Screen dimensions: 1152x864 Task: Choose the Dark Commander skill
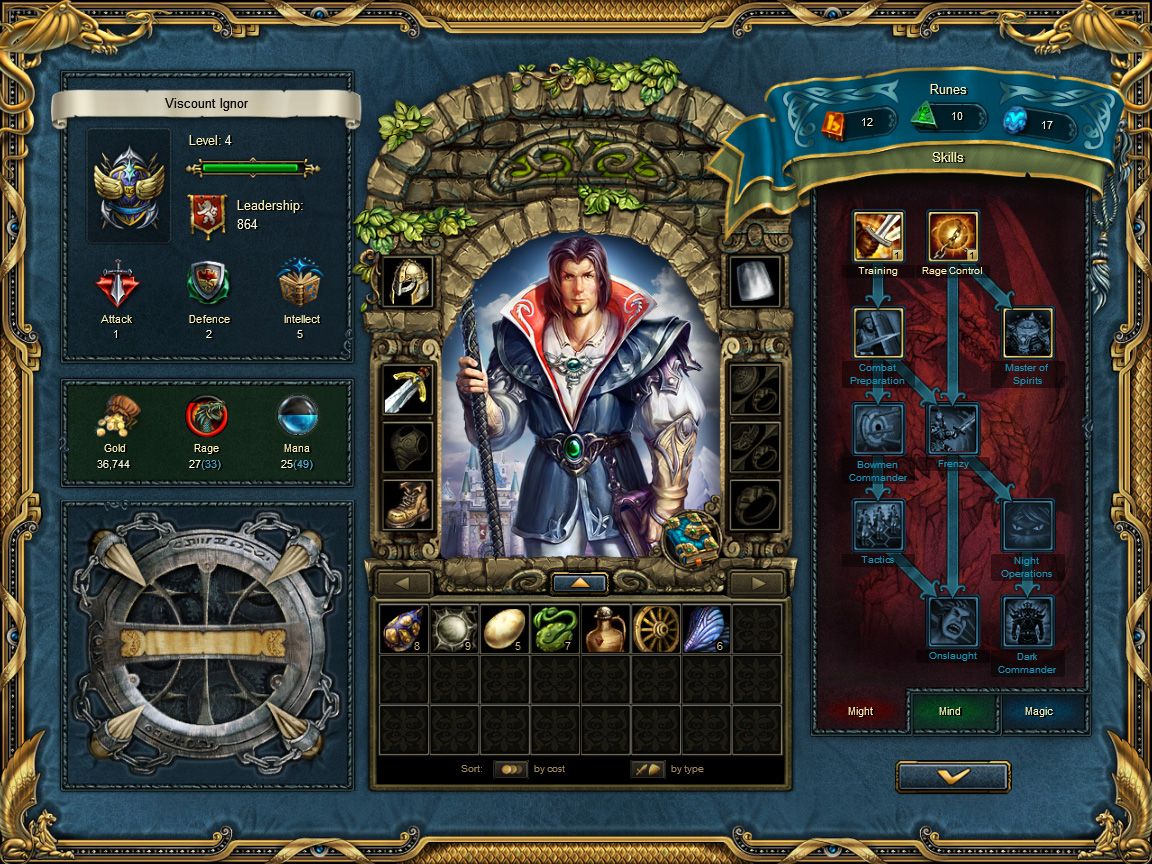click(x=1027, y=621)
